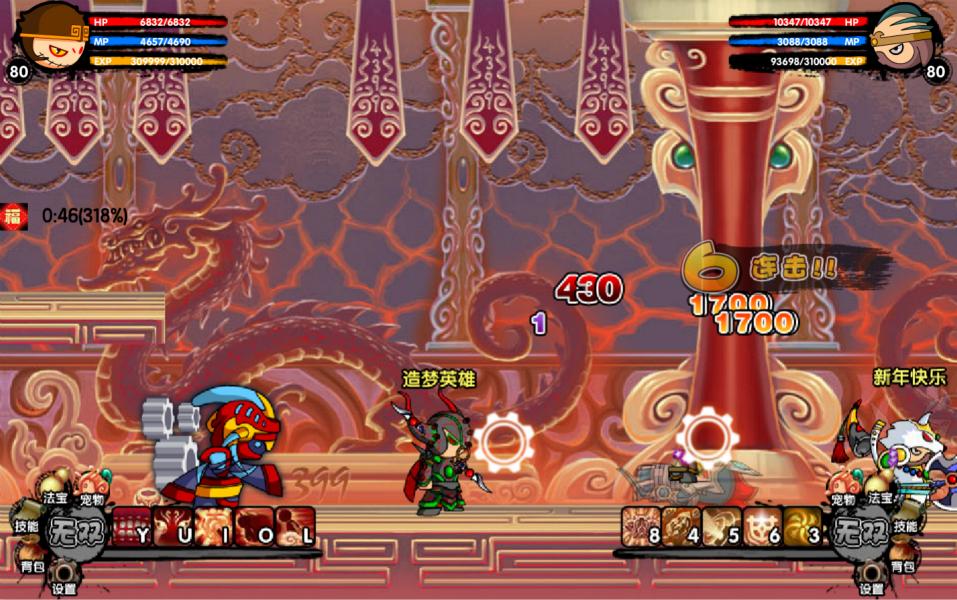This screenshot has height=600, width=957.
Task: Use player two's swirl skill numbered 3
Action: (x=802, y=527)
